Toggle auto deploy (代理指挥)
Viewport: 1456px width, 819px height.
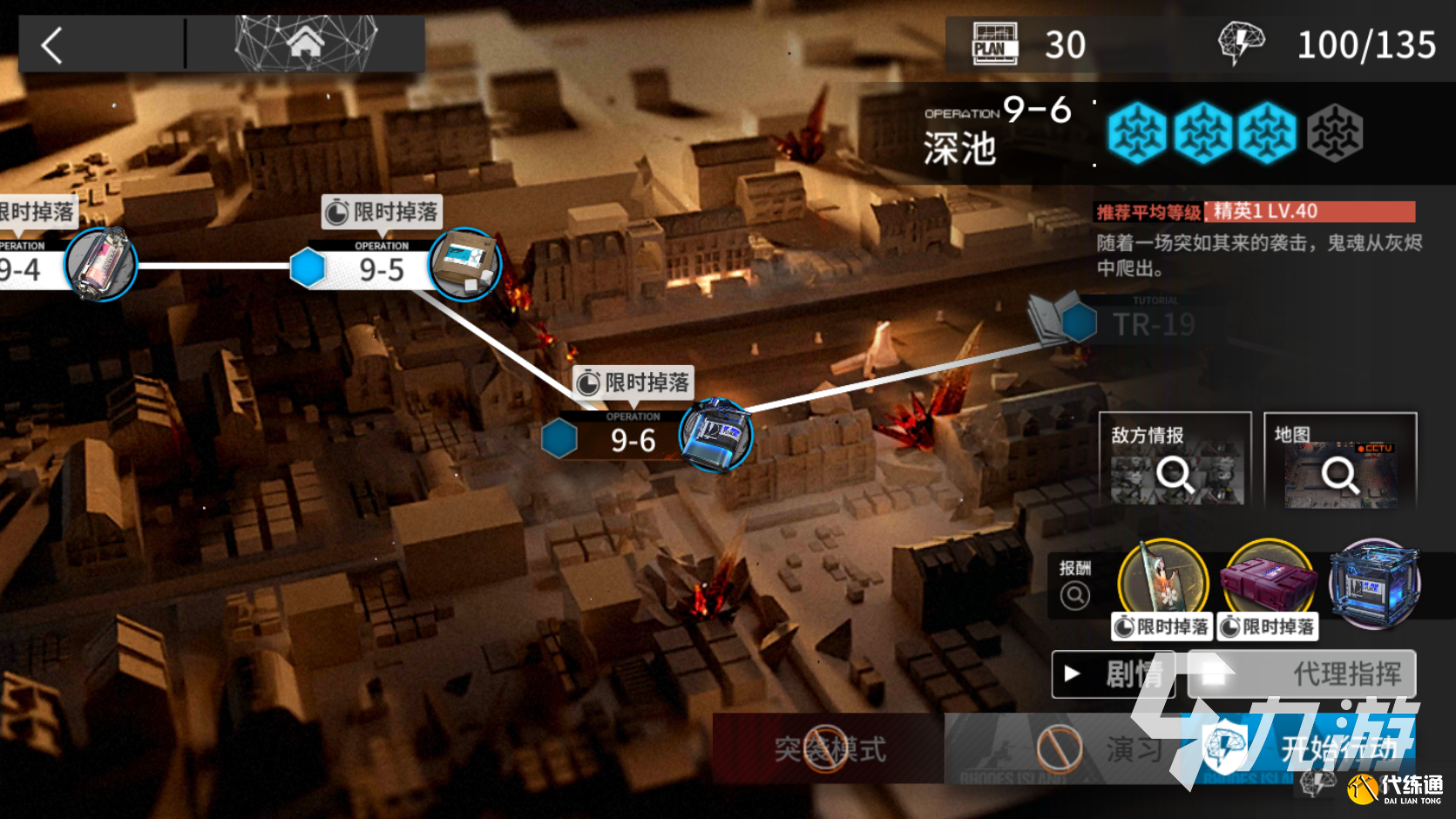pos(1304,673)
